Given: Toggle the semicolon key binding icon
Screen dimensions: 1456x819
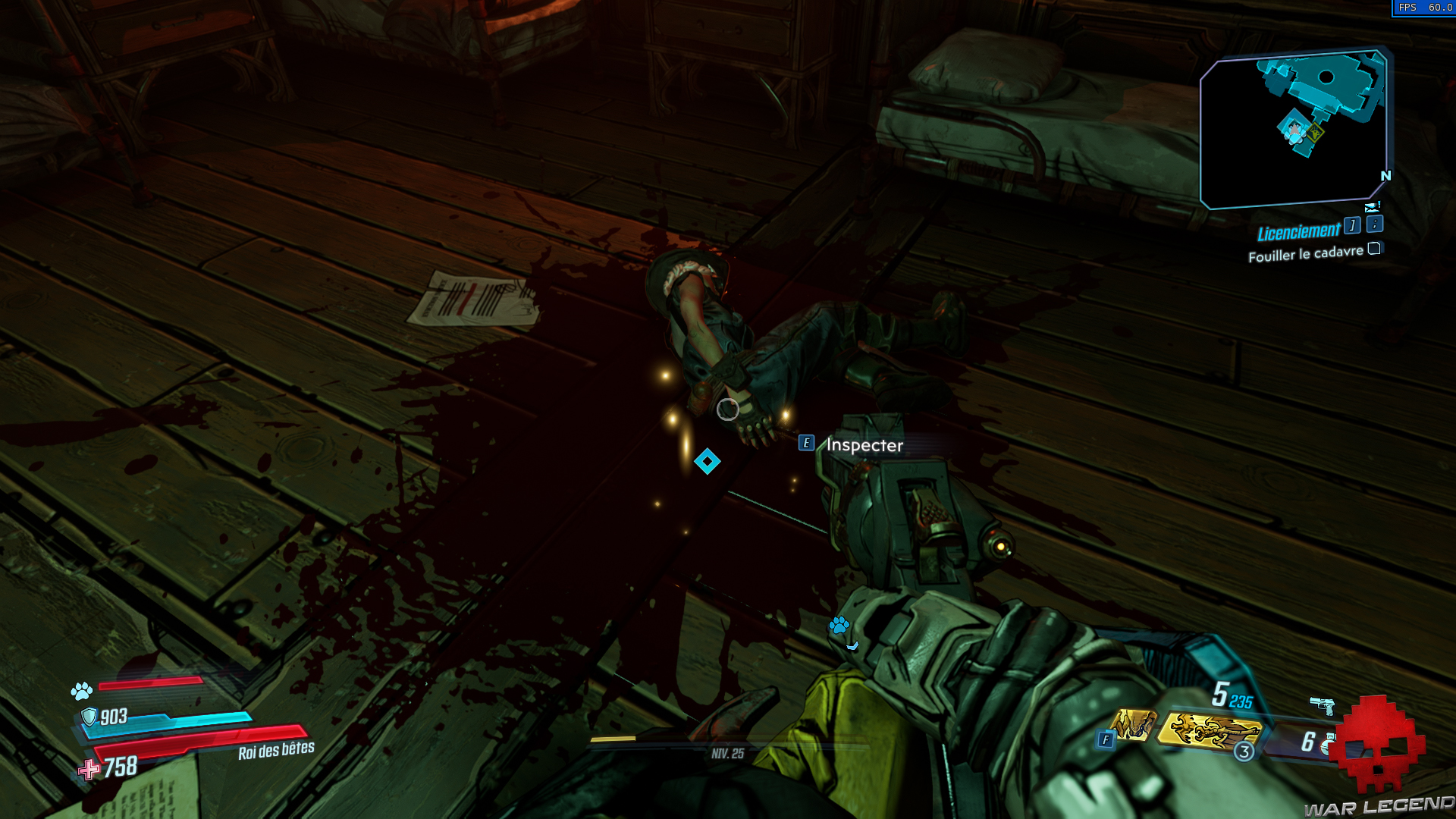Looking at the screenshot, I should point(1374,224).
